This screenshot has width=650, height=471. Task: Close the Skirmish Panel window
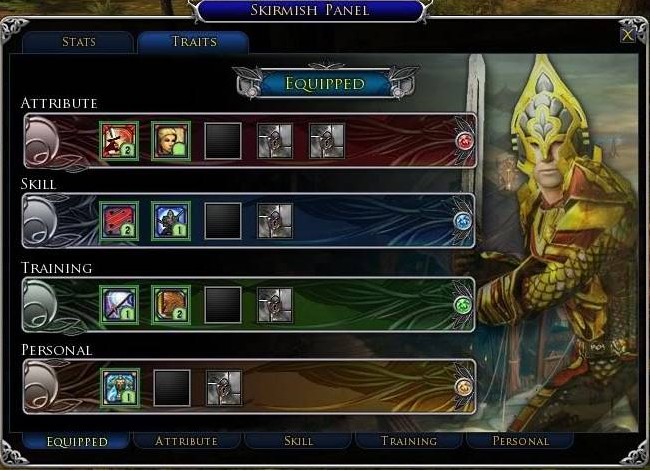pyautogui.click(x=627, y=35)
